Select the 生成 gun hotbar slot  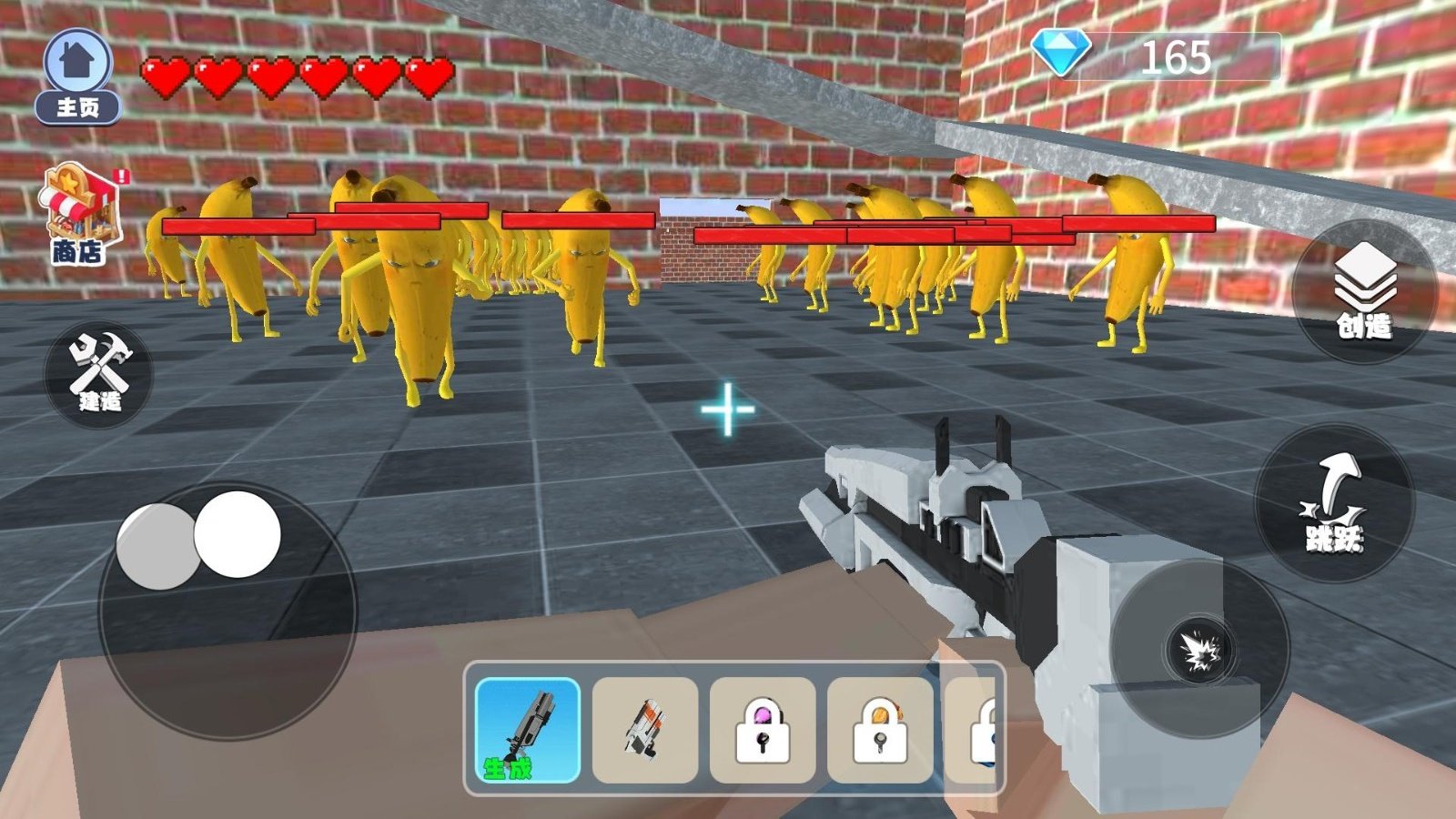tap(528, 730)
